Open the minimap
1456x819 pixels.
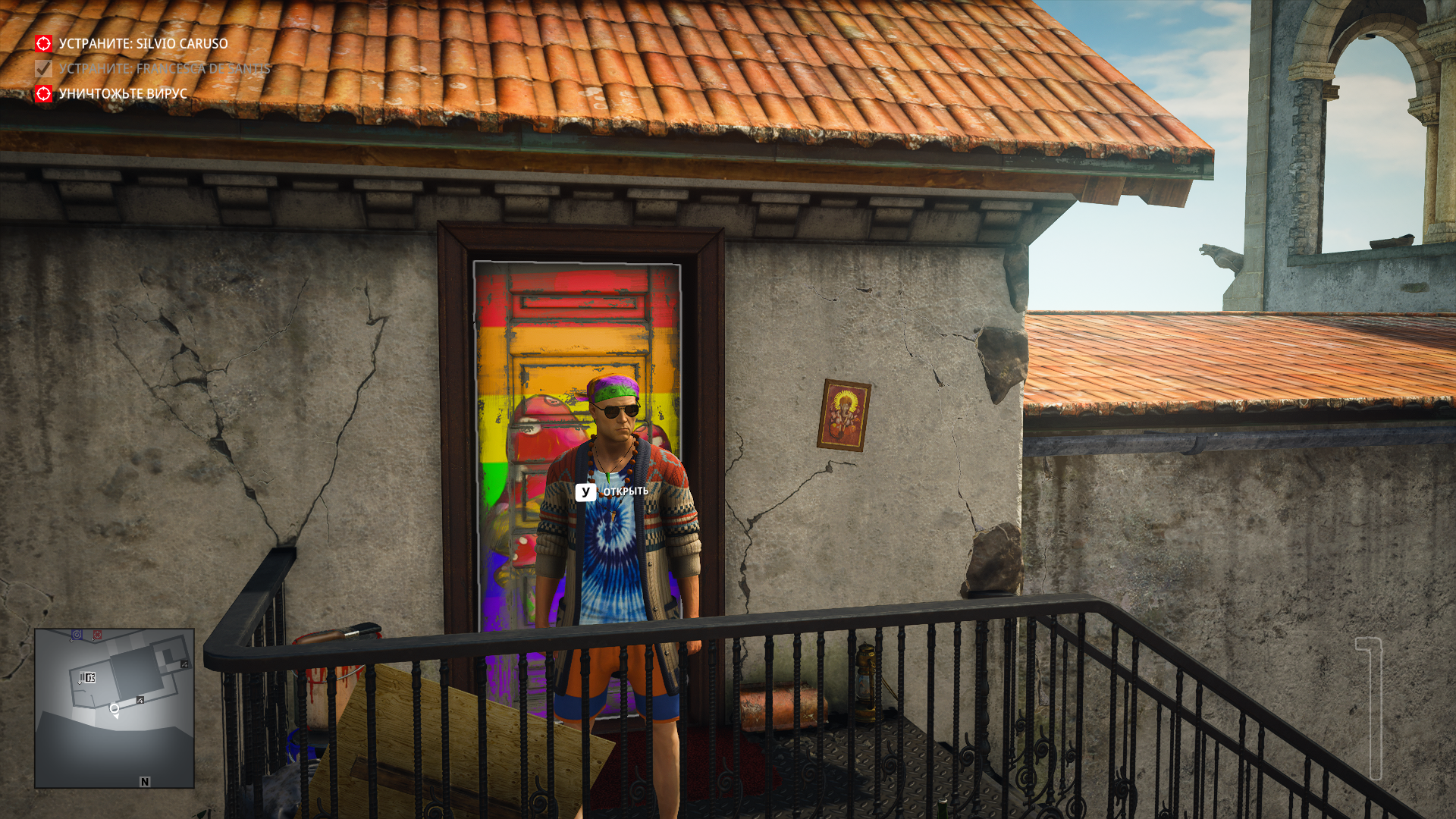[x=115, y=708]
